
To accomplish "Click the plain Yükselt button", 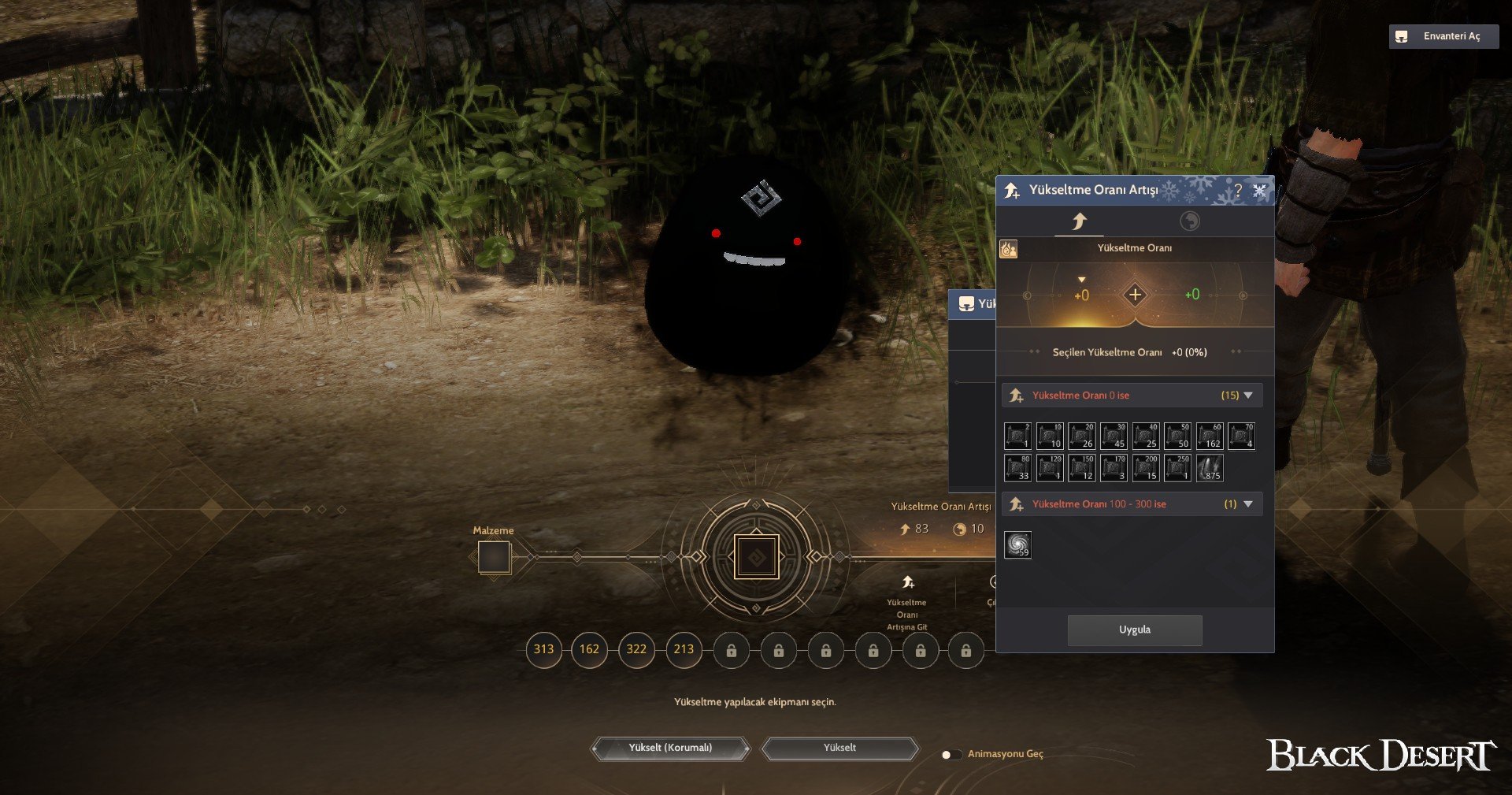I will click(x=839, y=748).
